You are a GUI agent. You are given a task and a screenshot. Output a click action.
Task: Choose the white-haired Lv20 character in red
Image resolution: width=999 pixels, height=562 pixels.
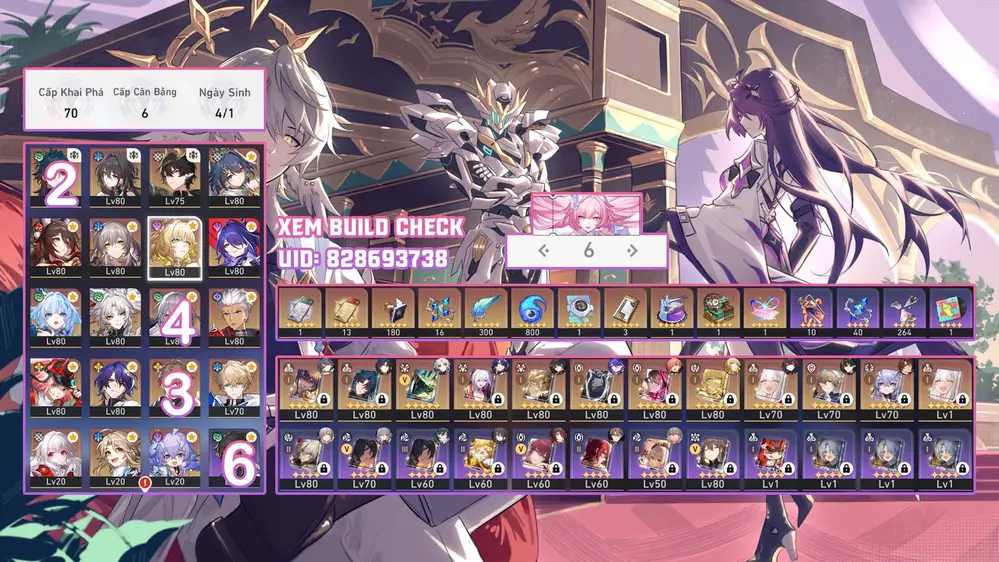click(x=57, y=457)
